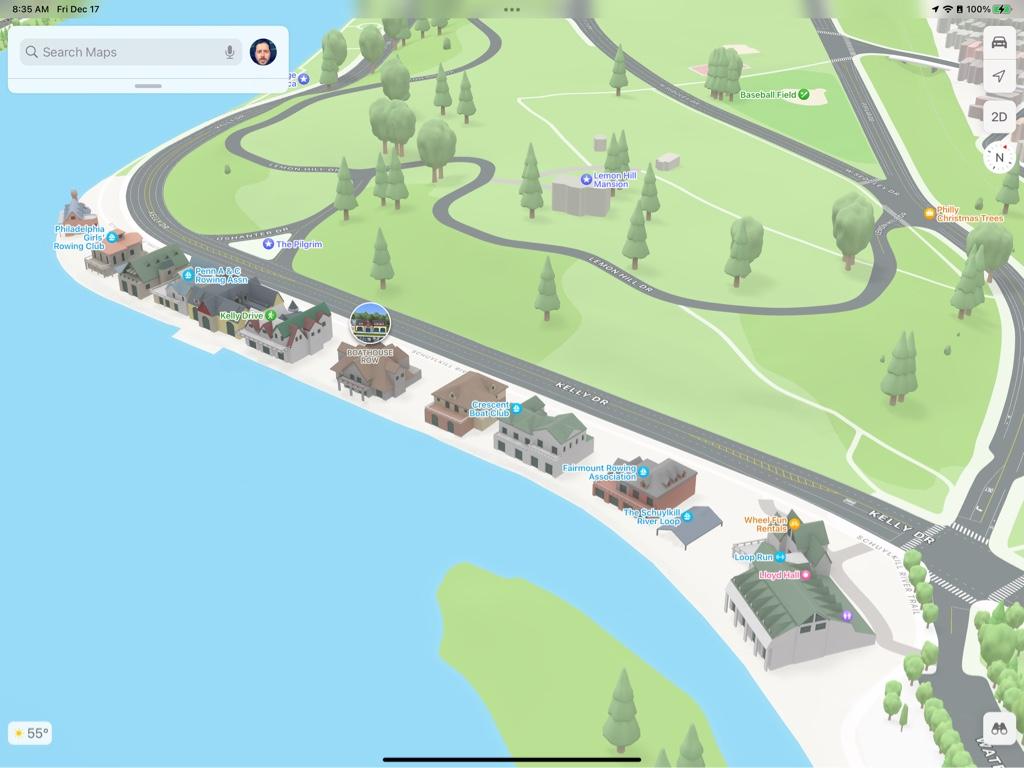Open the Penn A & C Rowing Assn marker

[x=188, y=275]
